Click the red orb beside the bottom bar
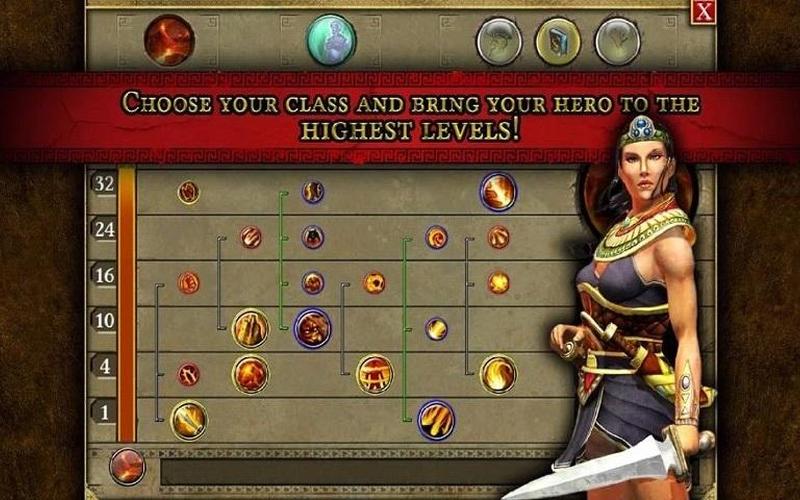Screen dimensions: 800x500 [x=127, y=467]
